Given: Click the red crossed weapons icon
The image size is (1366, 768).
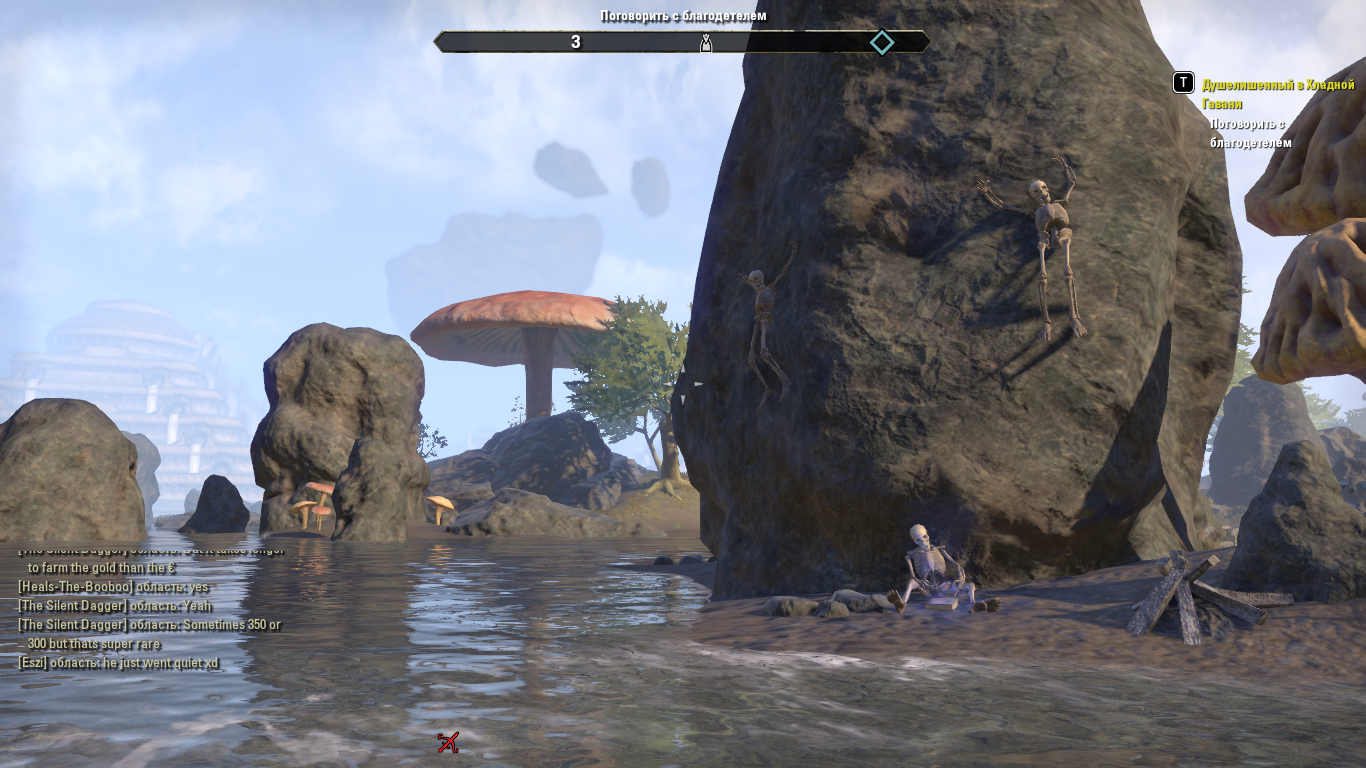Looking at the screenshot, I should point(448,742).
